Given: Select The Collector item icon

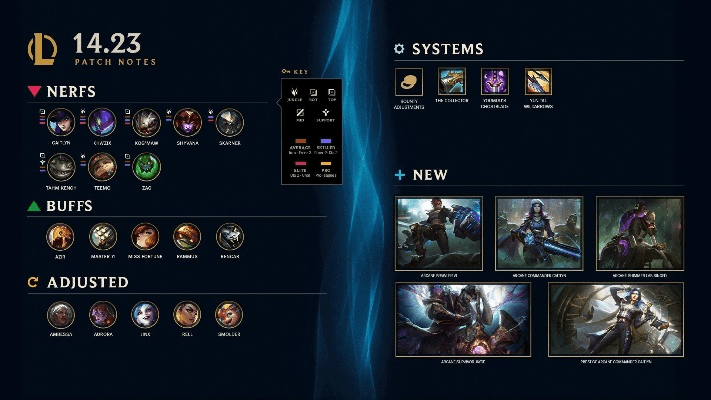Looking at the screenshot, I should pyautogui.click(x=451, y=82).
